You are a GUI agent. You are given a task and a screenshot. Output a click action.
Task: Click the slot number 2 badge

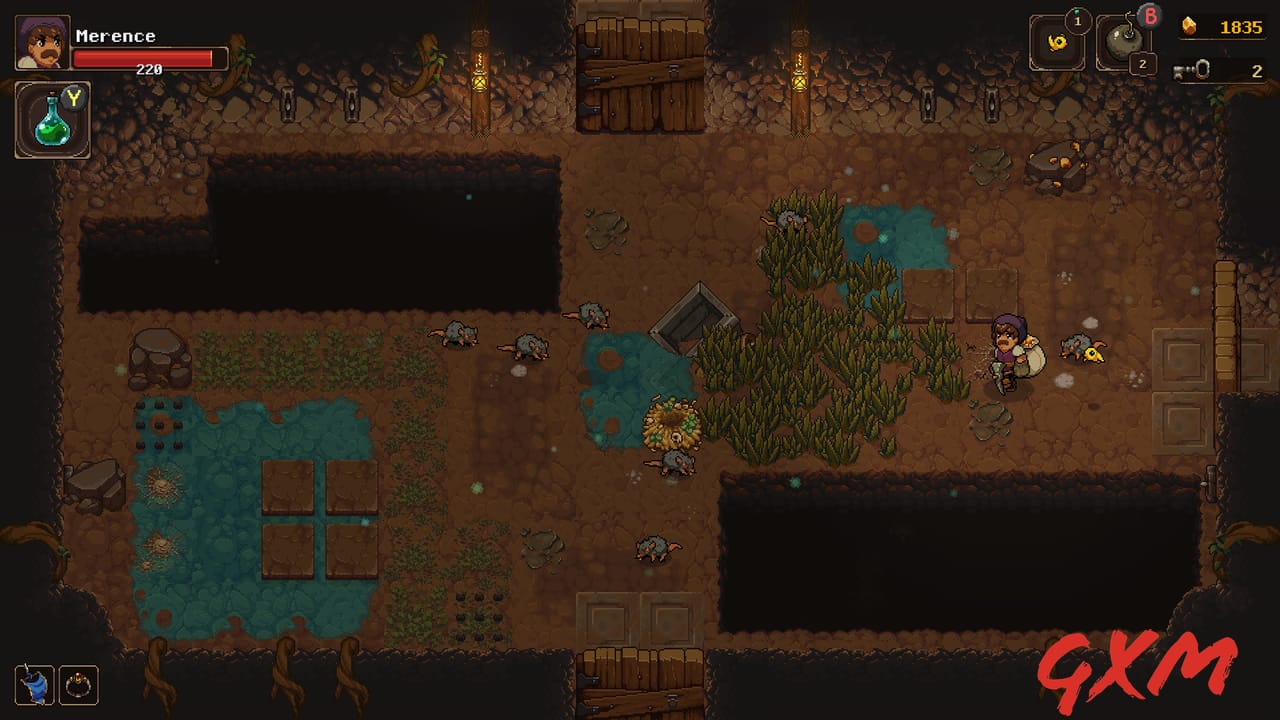[1143, 65]
